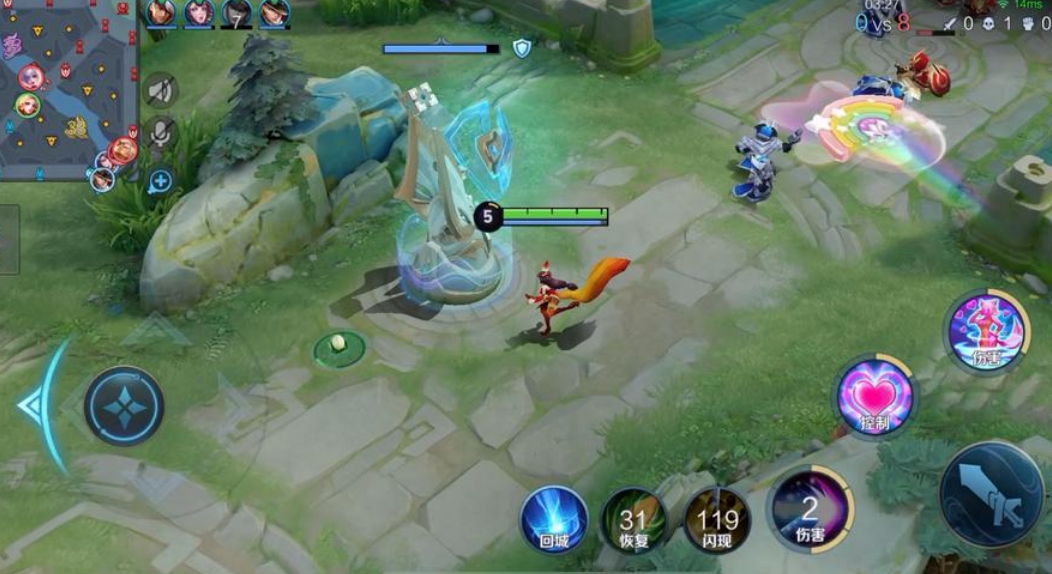Image resolution: width=1052 pixels, height=574 pixels.
Task: Tap the movement joystick center
Action: 124,405
